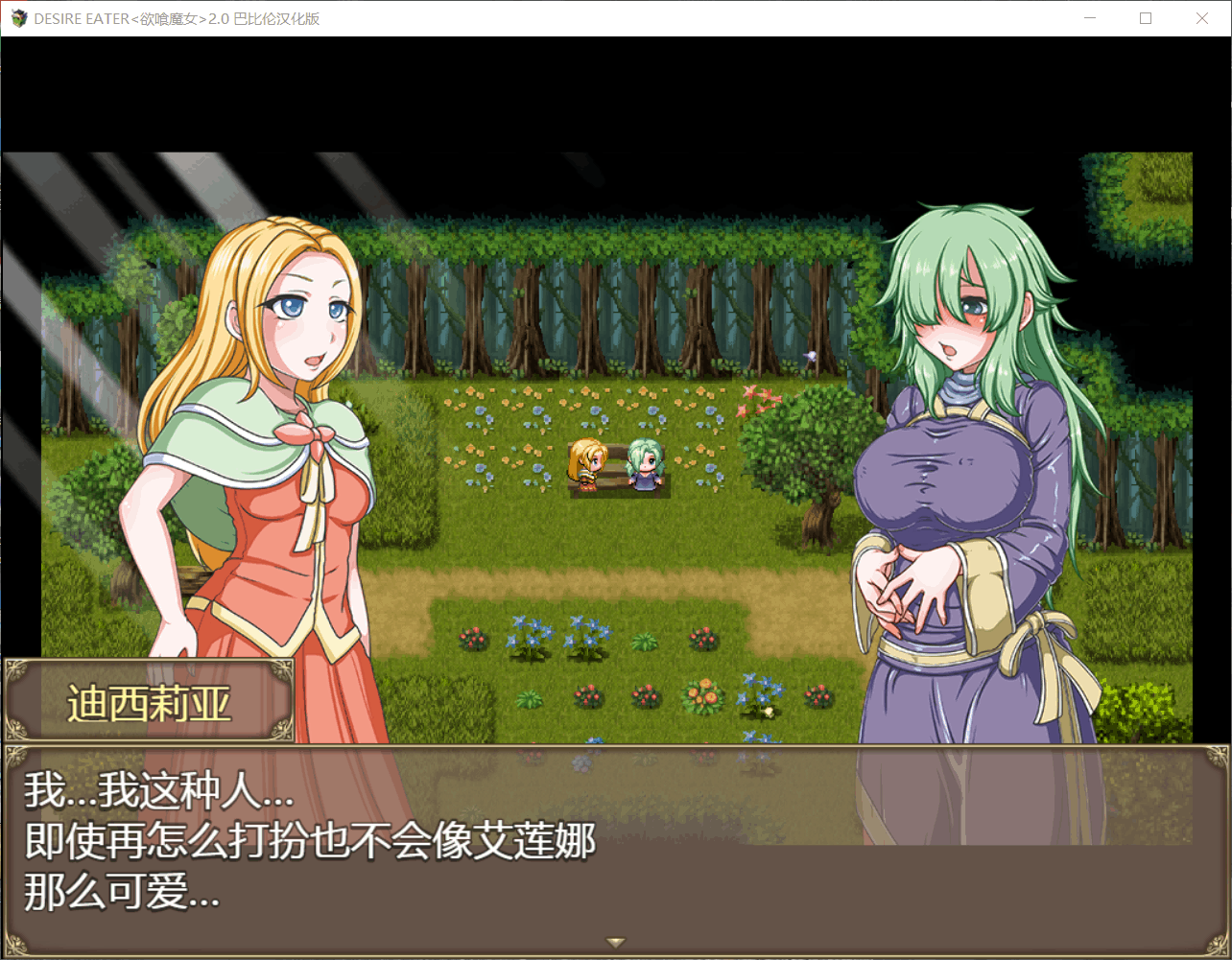Click the glowing butterfly sprite near the forest

point(809,355)
